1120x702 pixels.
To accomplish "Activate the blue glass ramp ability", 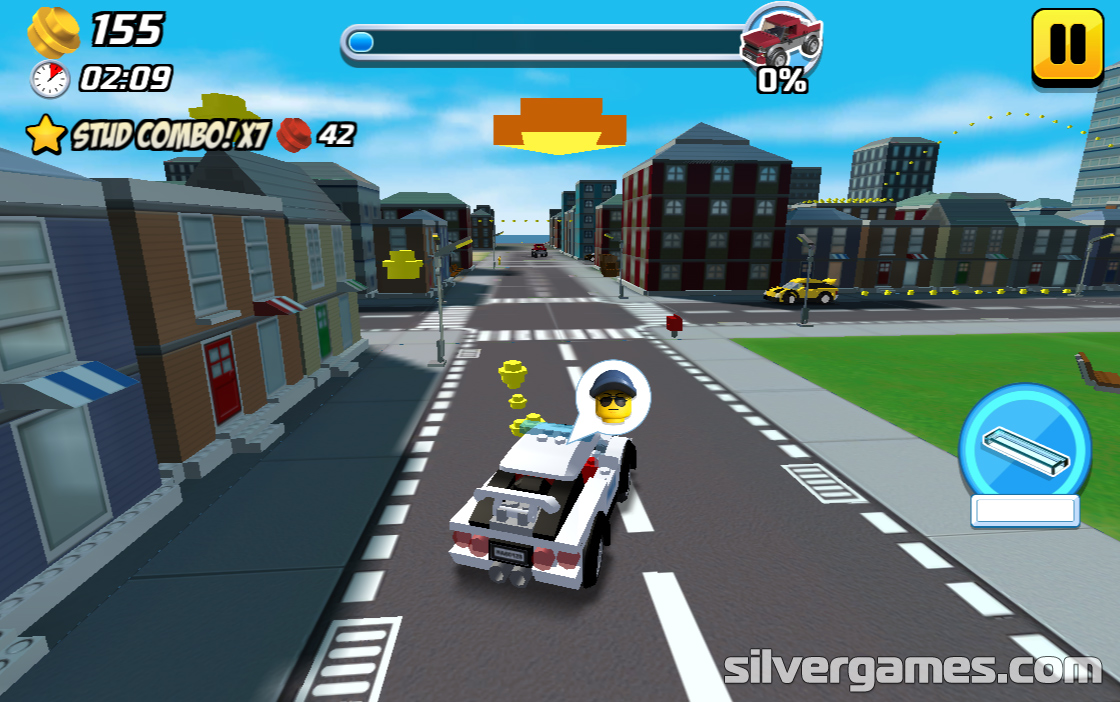I will [x=1024, y=446].
